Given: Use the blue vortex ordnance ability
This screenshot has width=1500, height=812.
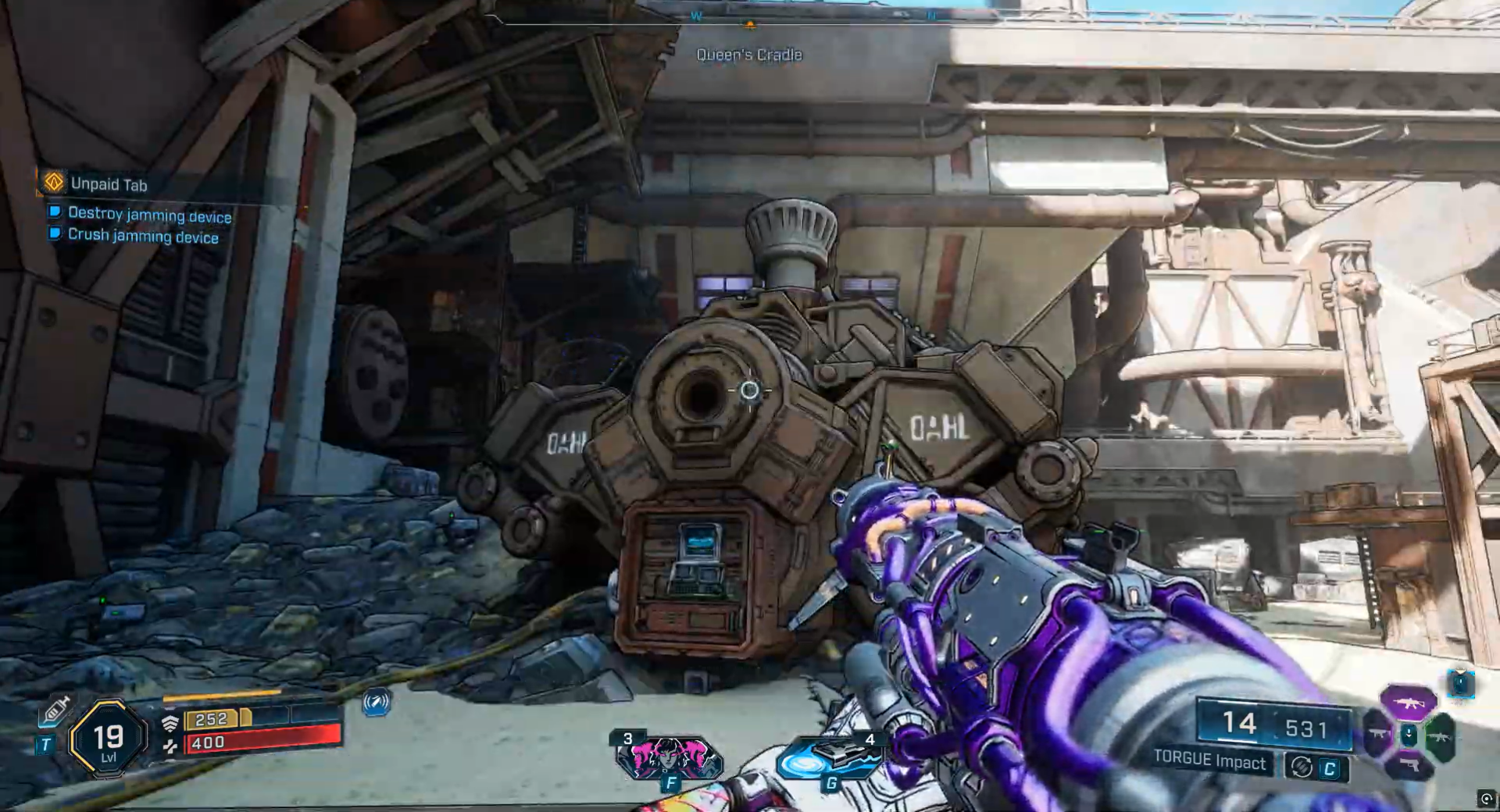Looking at the screenshot, I should 830,759.
